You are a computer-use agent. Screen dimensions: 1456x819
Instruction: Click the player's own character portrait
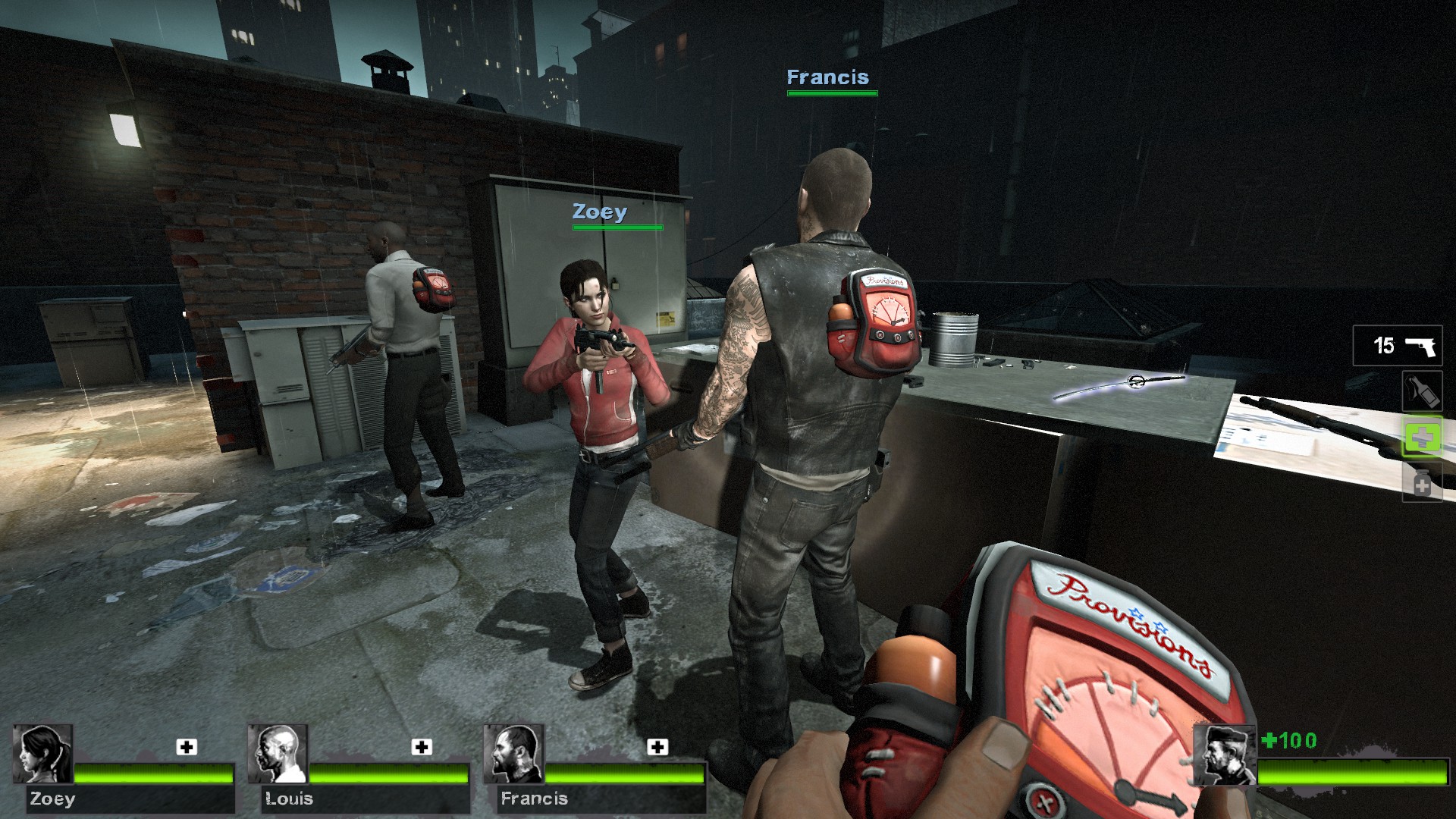pos(1224,755)
